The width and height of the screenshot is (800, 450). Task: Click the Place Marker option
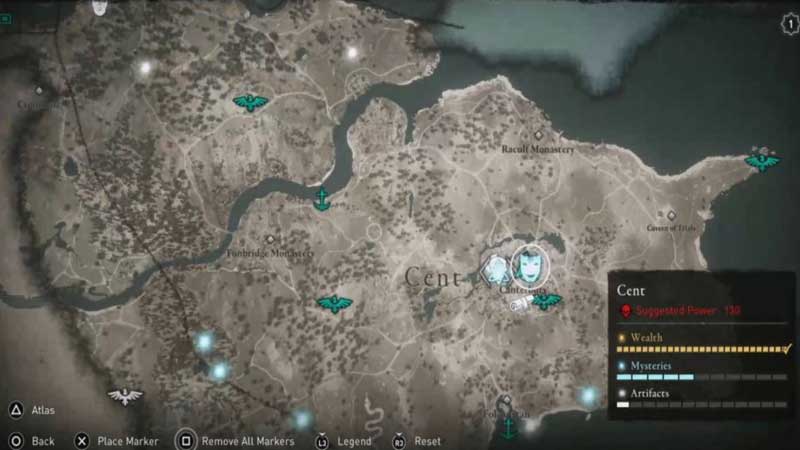point(82,440)
